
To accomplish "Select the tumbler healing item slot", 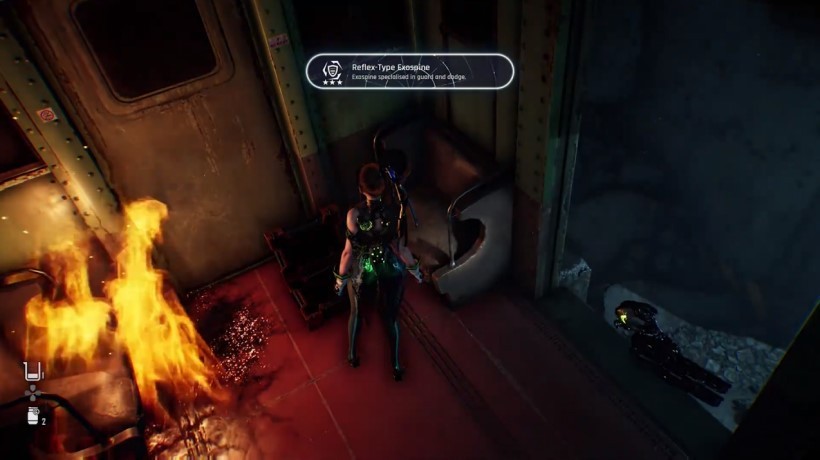I will point(33,372).
